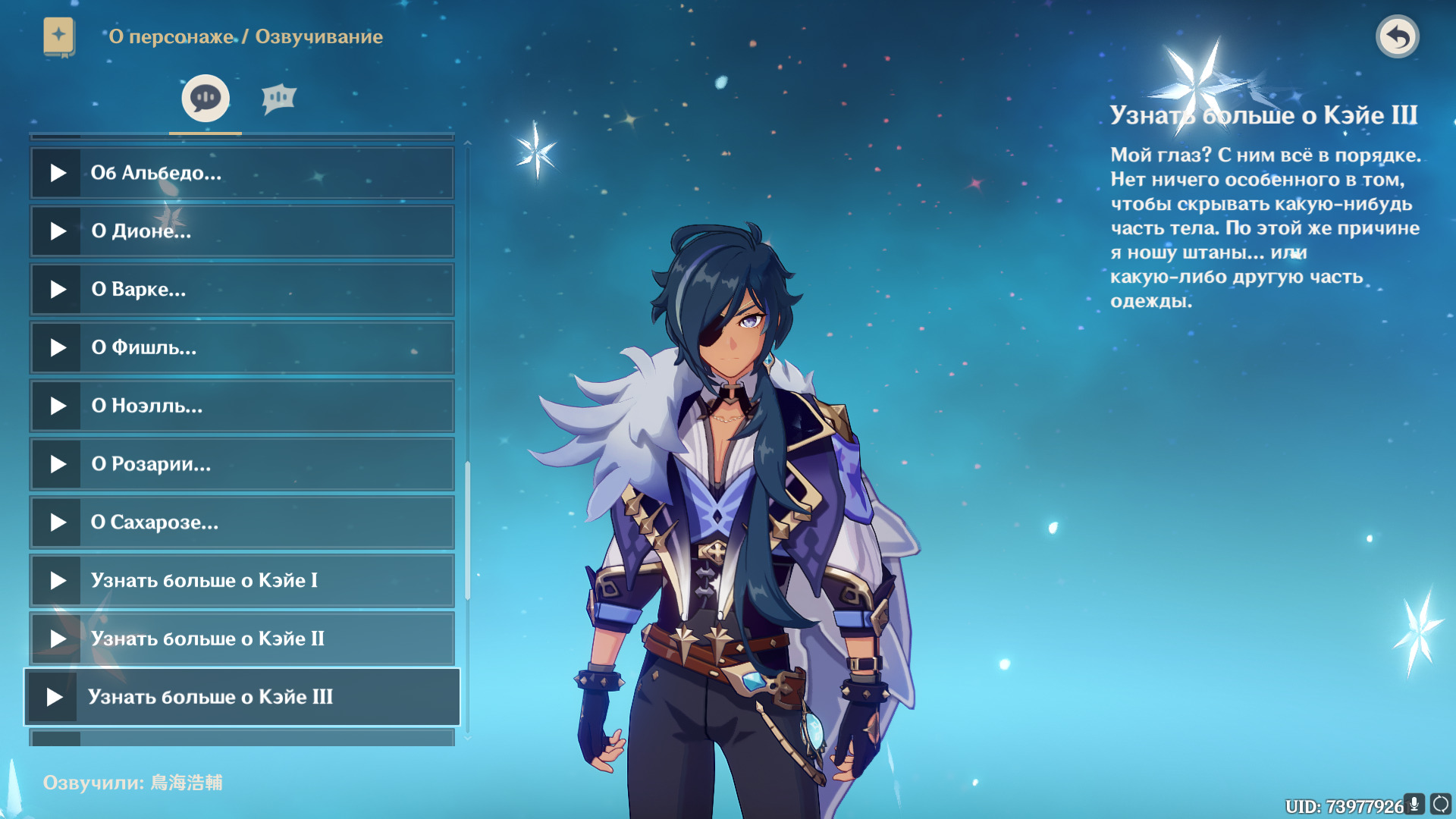
Task: Open "Узнать больше о Кэйе I"
Action: click(241, 581)
